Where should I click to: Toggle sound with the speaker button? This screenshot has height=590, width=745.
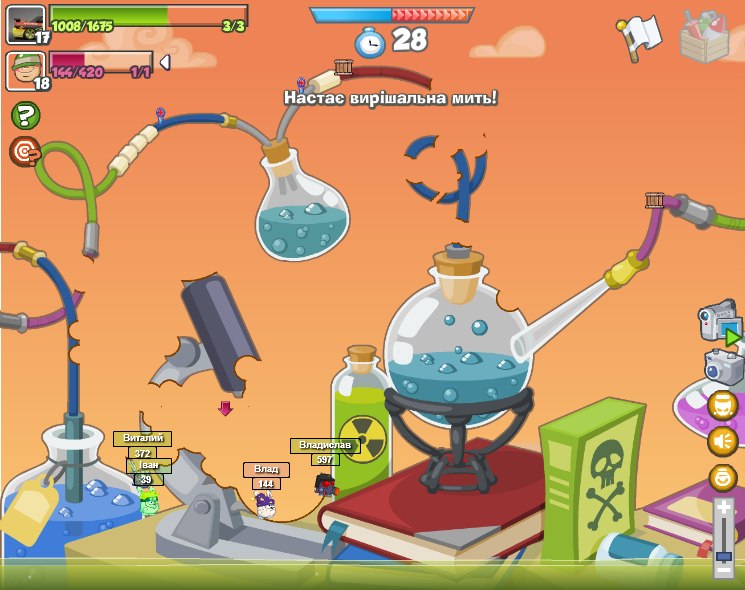722,441
